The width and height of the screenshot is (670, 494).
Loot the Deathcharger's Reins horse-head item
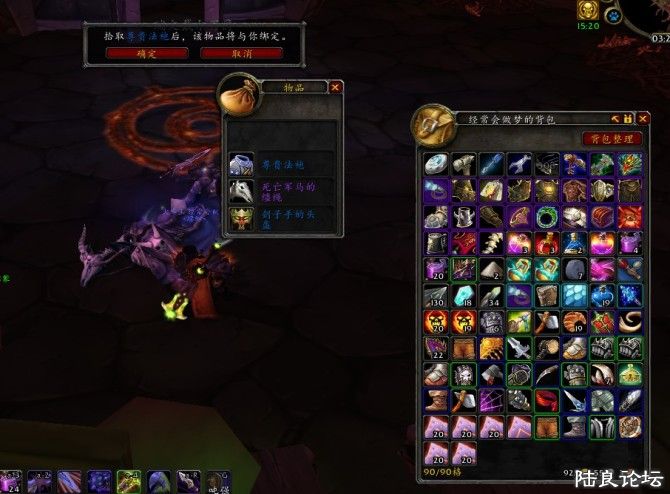click(242, 192)
